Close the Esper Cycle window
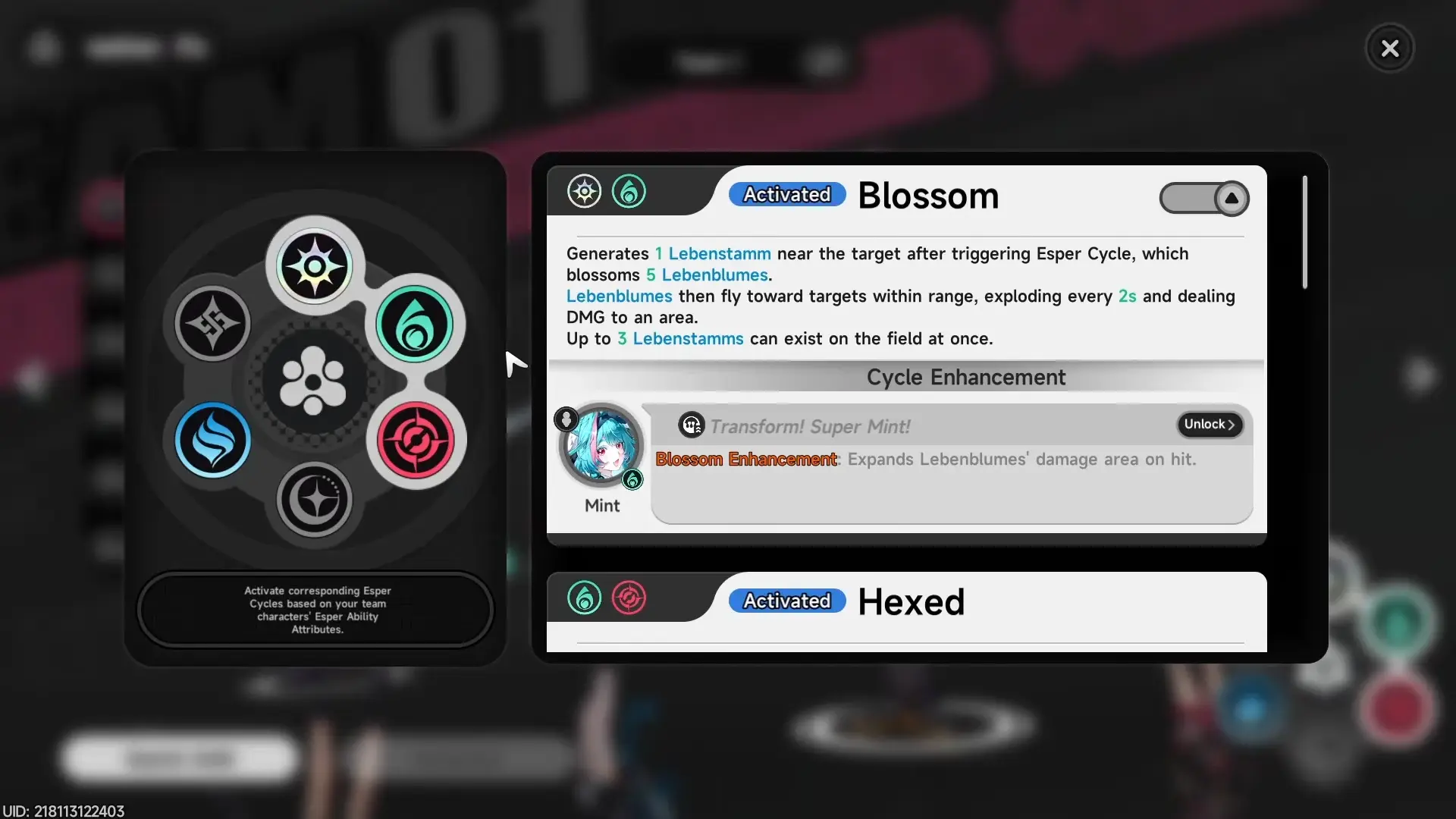The width and height of the screenshot is (1456, 819). coord(1389,48)
